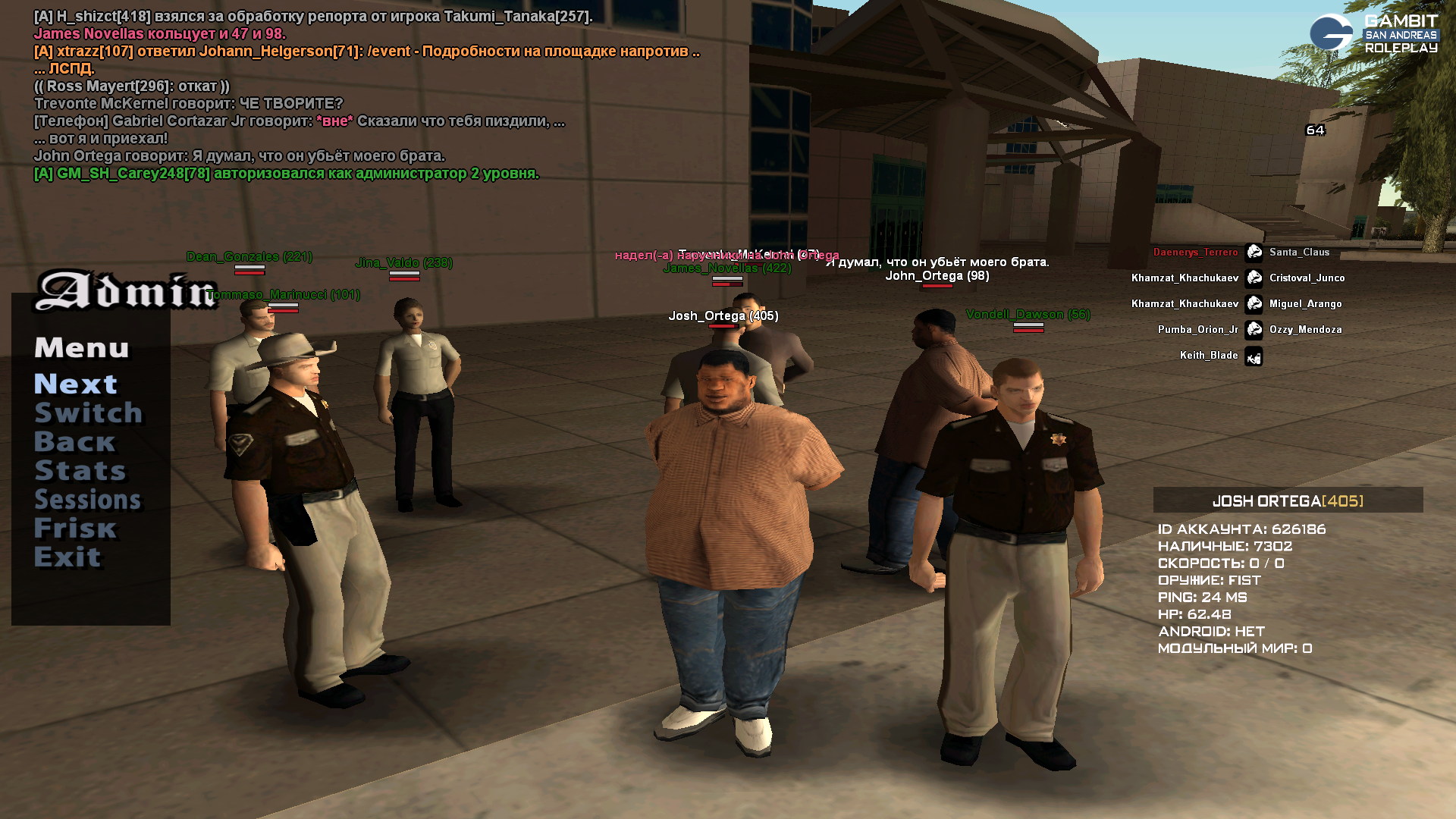Choose the Switch menu entry
This screenshot has width=1456, height=819.
(x=88, y=413)
